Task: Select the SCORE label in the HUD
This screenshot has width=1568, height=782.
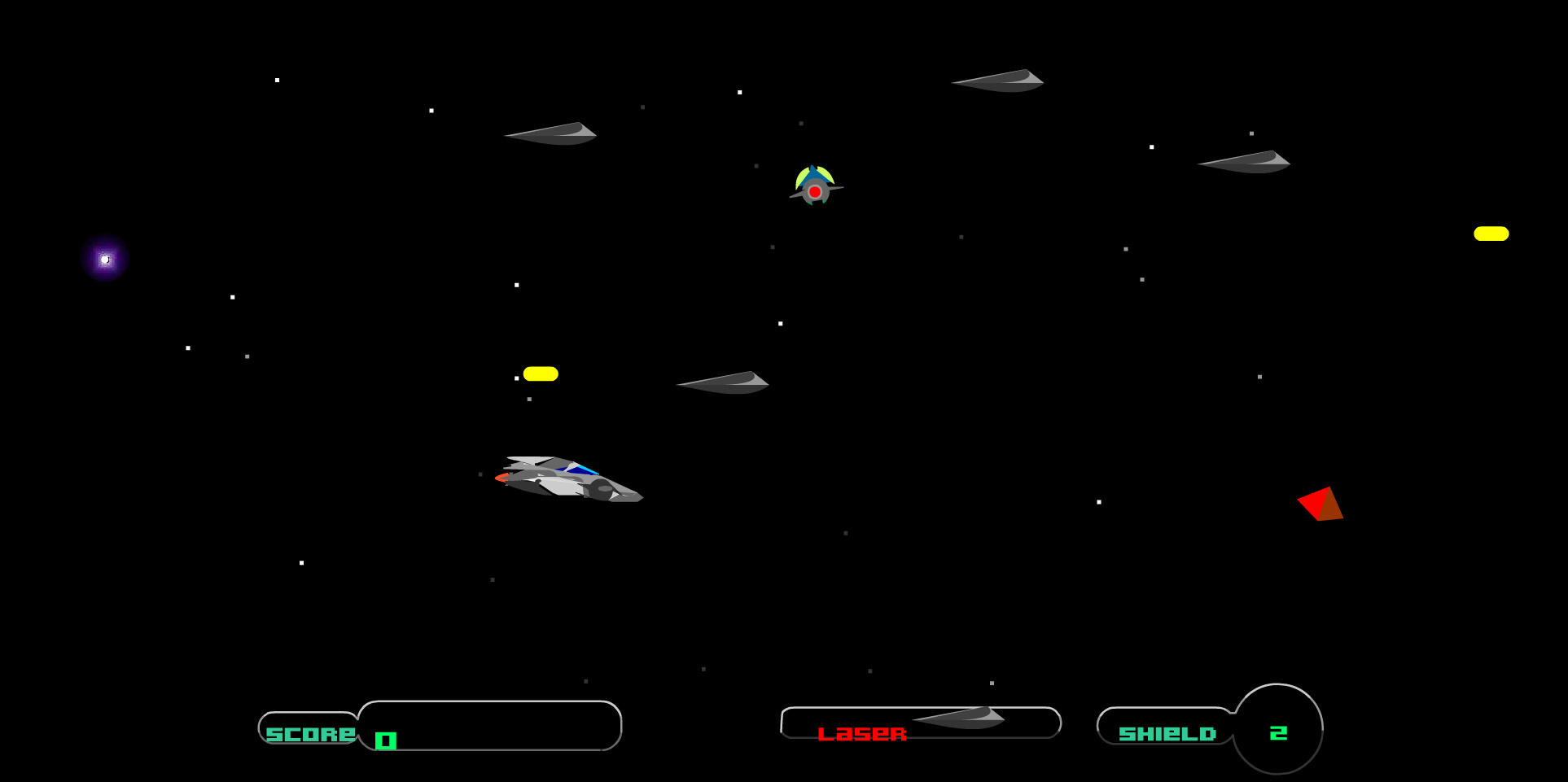Action: (x=308, y=733)
